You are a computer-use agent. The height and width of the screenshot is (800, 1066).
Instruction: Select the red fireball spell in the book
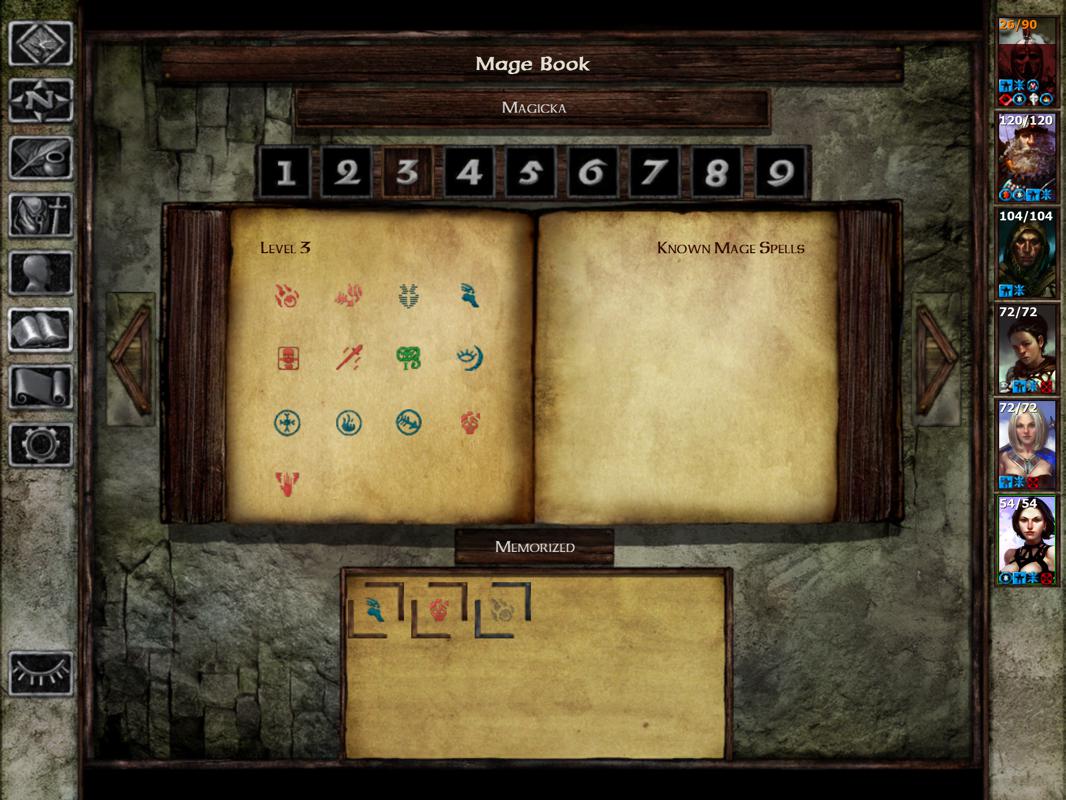tap(288, 295)
